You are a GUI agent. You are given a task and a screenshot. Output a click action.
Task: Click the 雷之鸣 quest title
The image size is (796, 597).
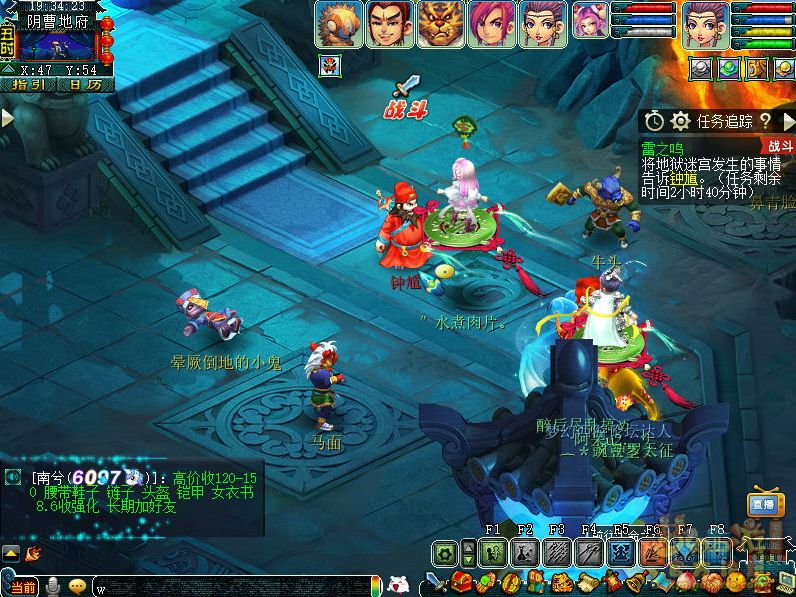tap(662, 148)
